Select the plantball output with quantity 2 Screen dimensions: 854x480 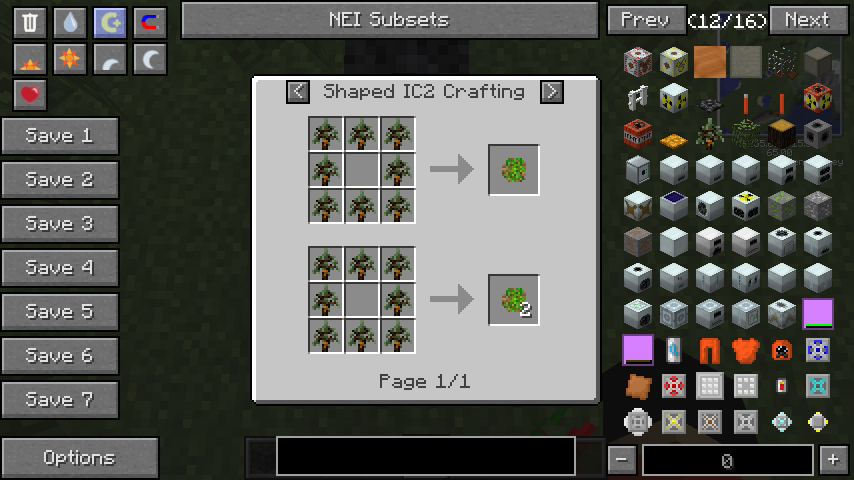coord(514,299)
